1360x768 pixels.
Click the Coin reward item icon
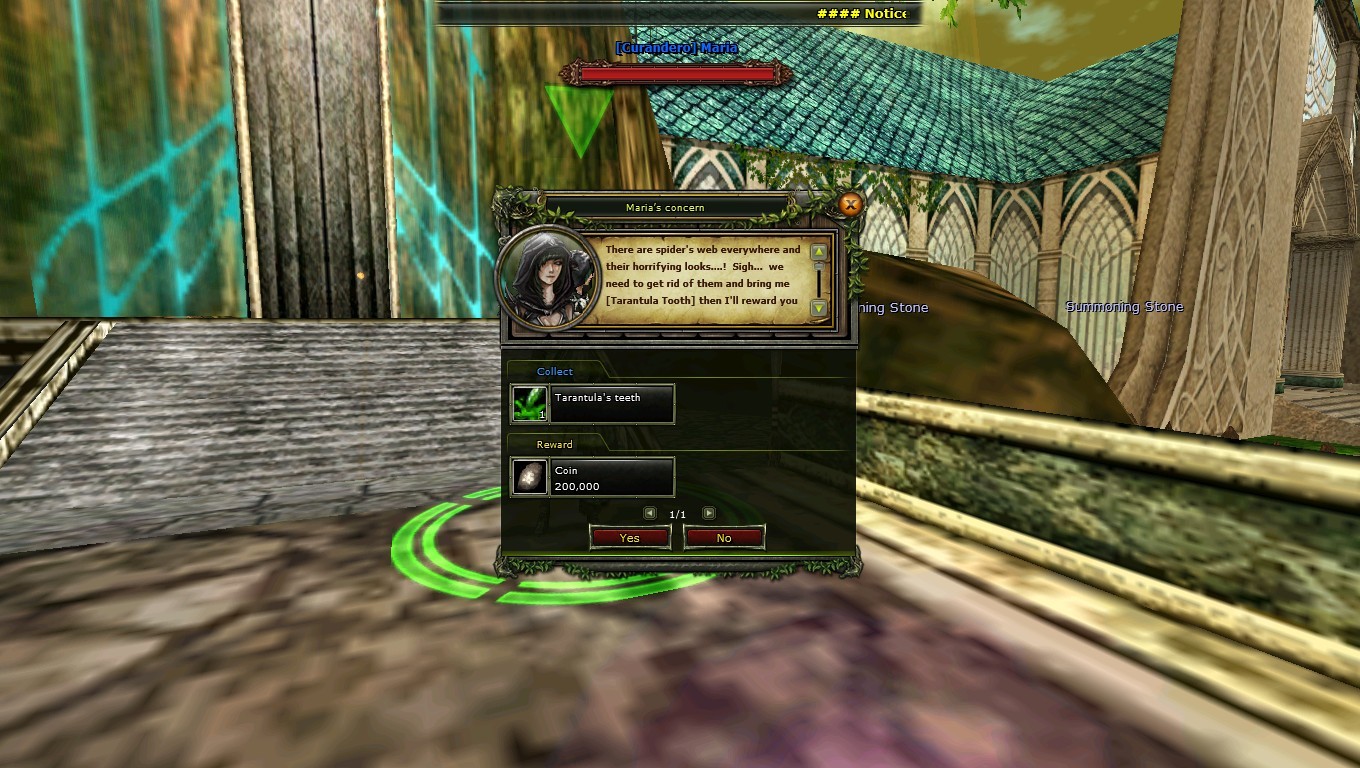coord(529,476)
